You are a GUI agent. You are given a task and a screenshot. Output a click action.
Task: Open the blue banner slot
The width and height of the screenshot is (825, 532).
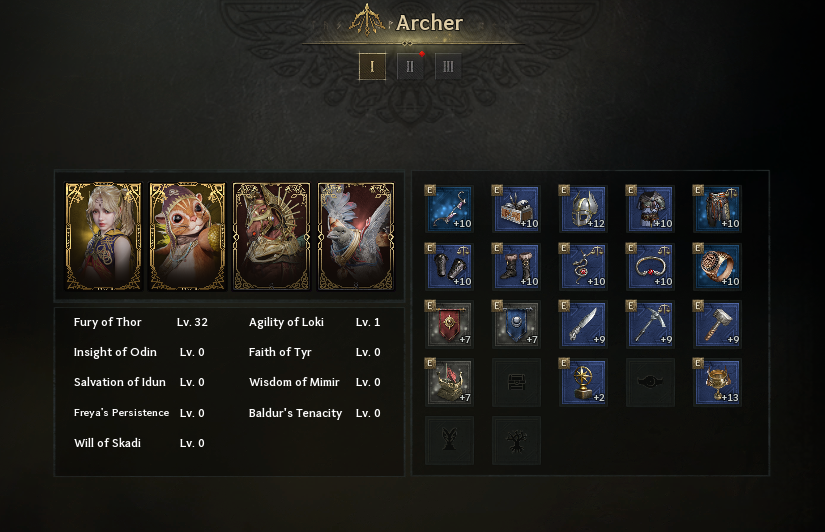[x=516, y=324]
